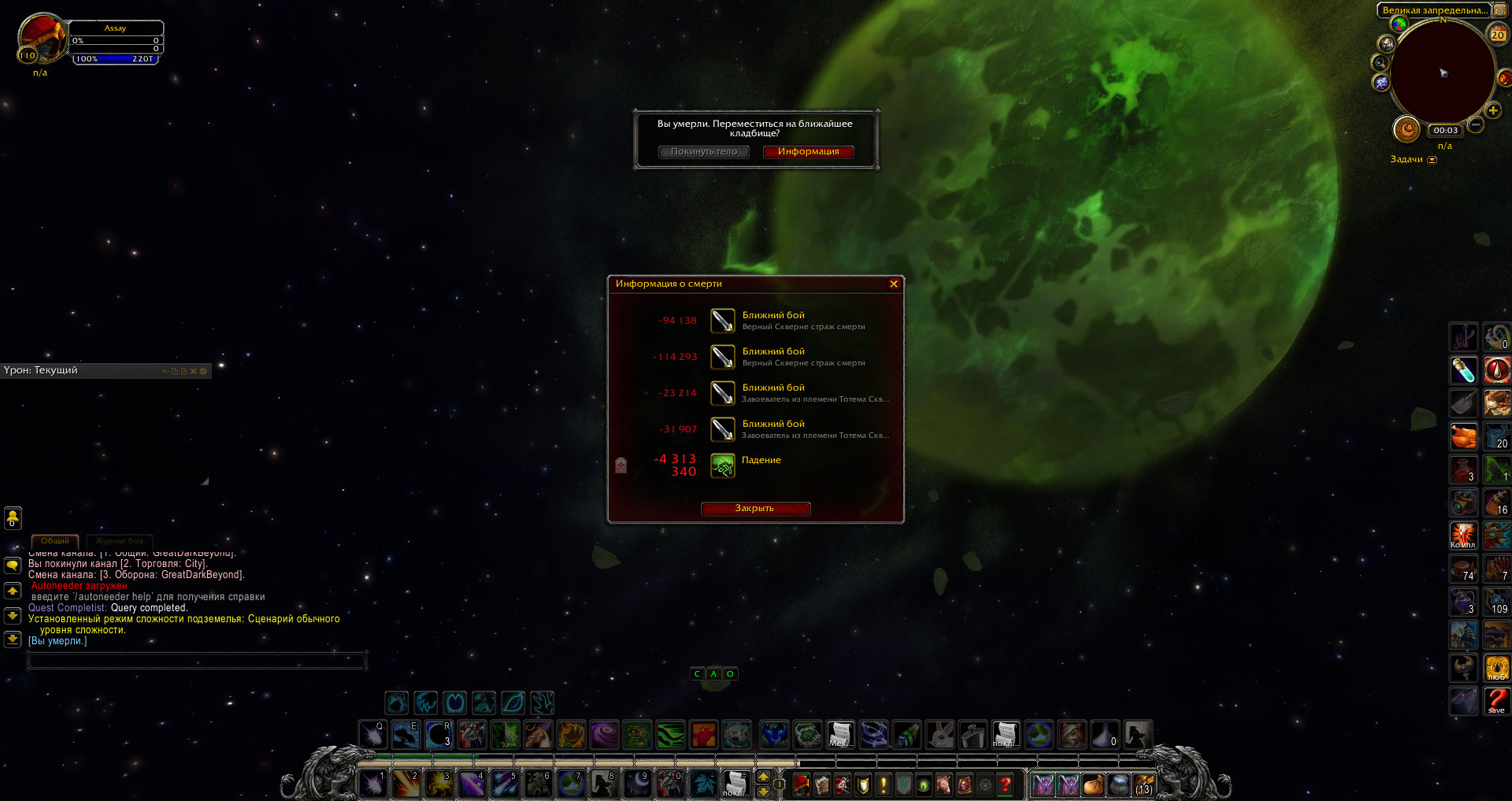1512x801 pixels.
Task: Open the "Информация" death recap button
Action: (x=808, y=152)
